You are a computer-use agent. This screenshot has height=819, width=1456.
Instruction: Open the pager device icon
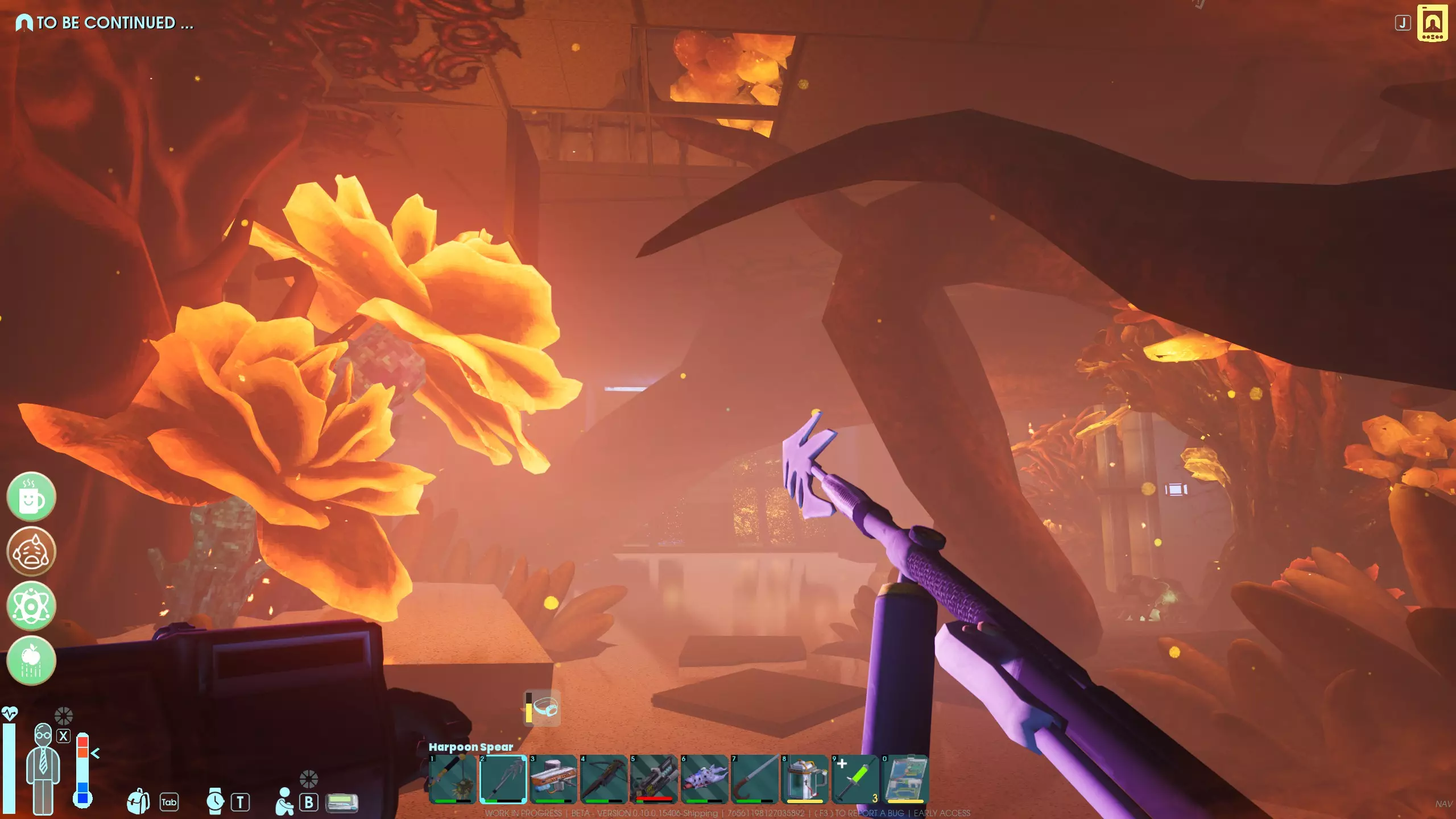pyautogui.click(x=342, y=803)
